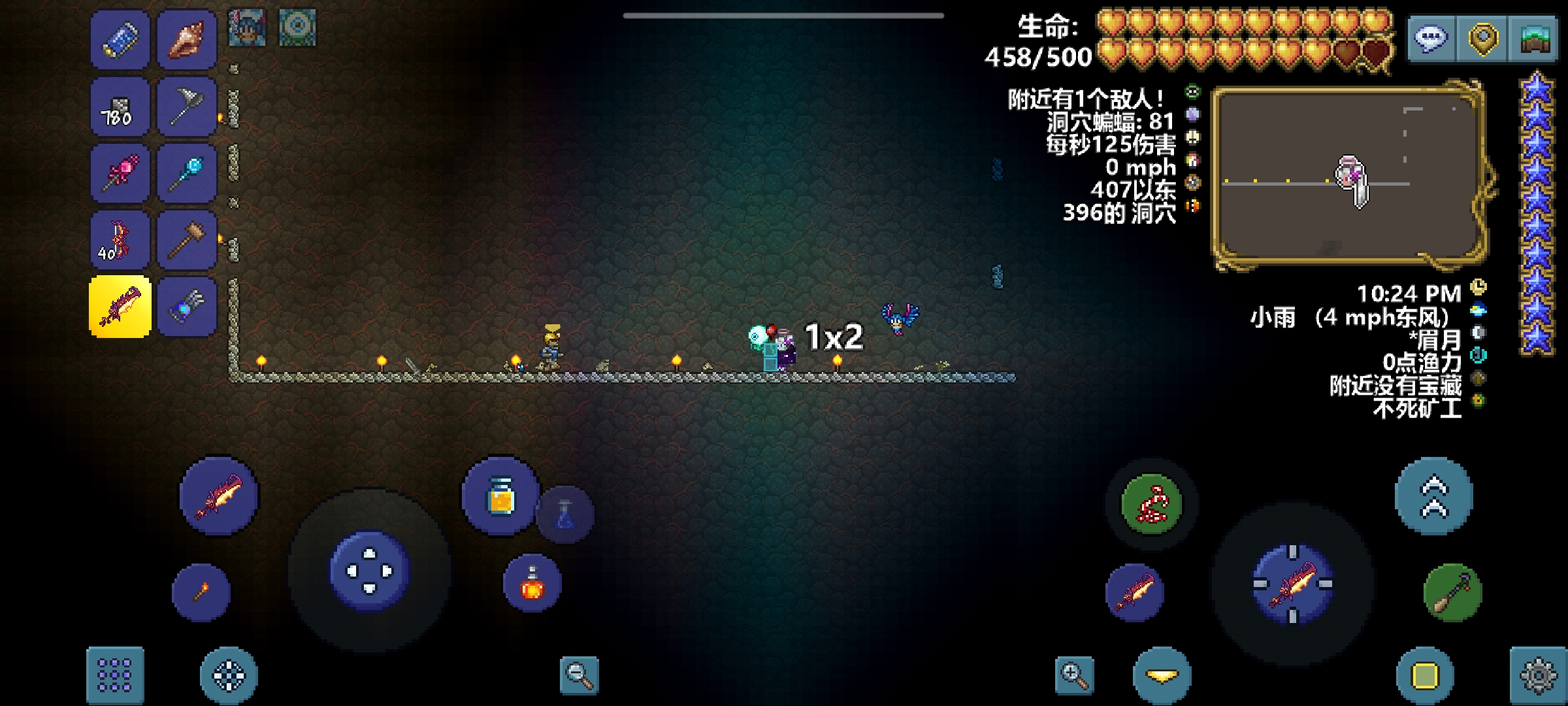Toggle the yellow down-arrow button
The width and height of the screenshot is (1568, 706).
1162,676
